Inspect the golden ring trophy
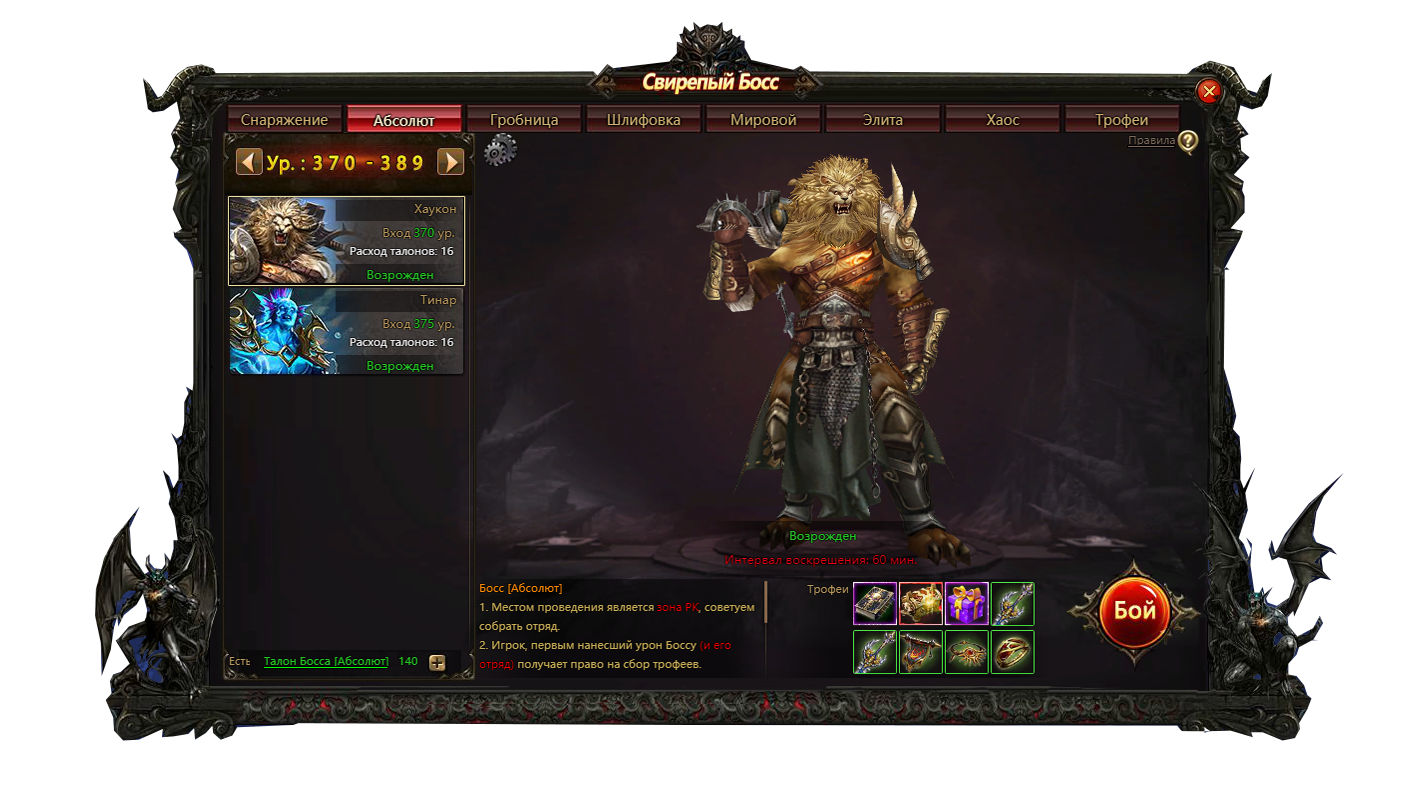Screen dimensions: 1409x807 (x=1013, y=652)
